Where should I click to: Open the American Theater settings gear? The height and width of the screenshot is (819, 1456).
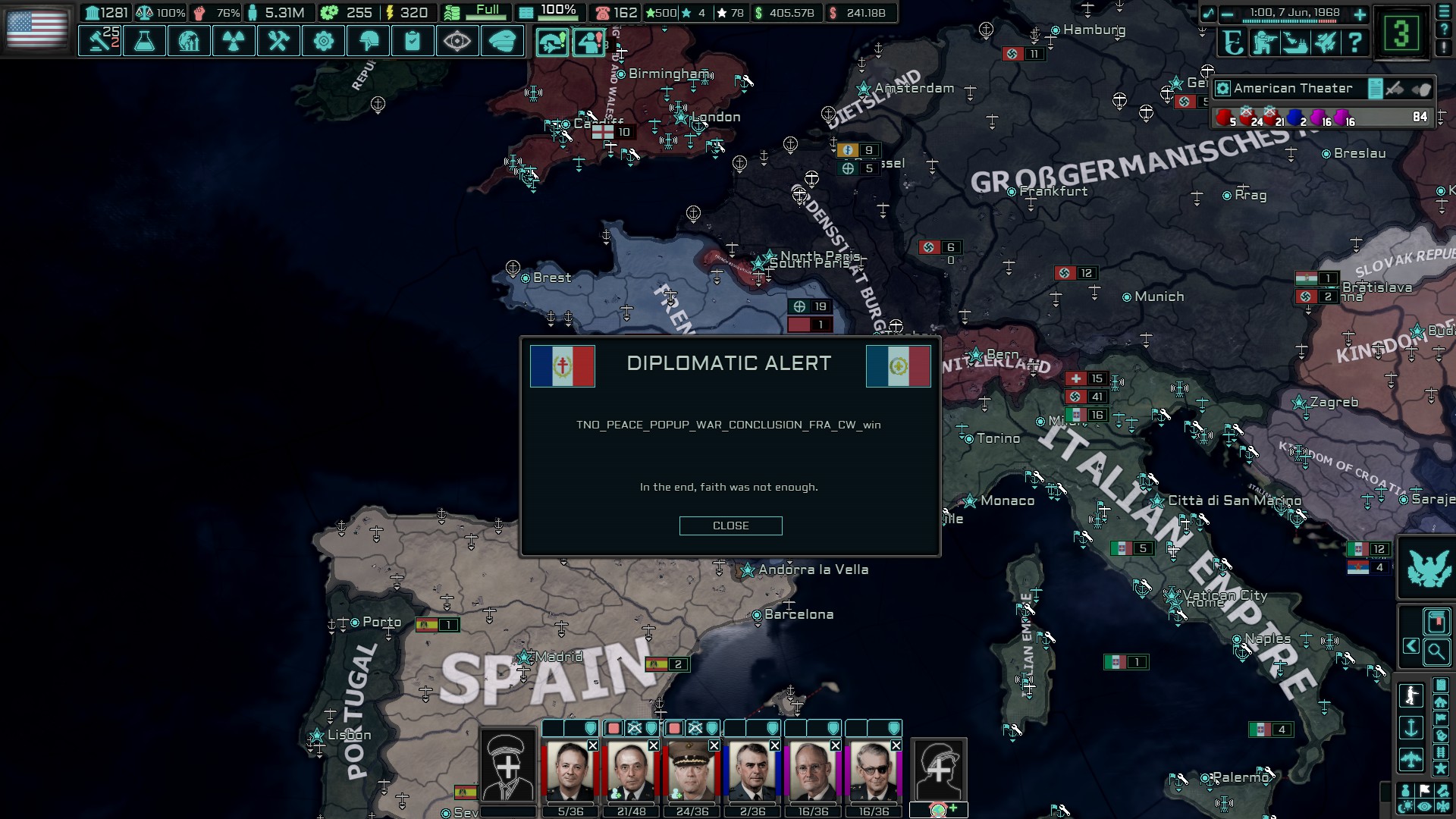[x=1222, y=89]
